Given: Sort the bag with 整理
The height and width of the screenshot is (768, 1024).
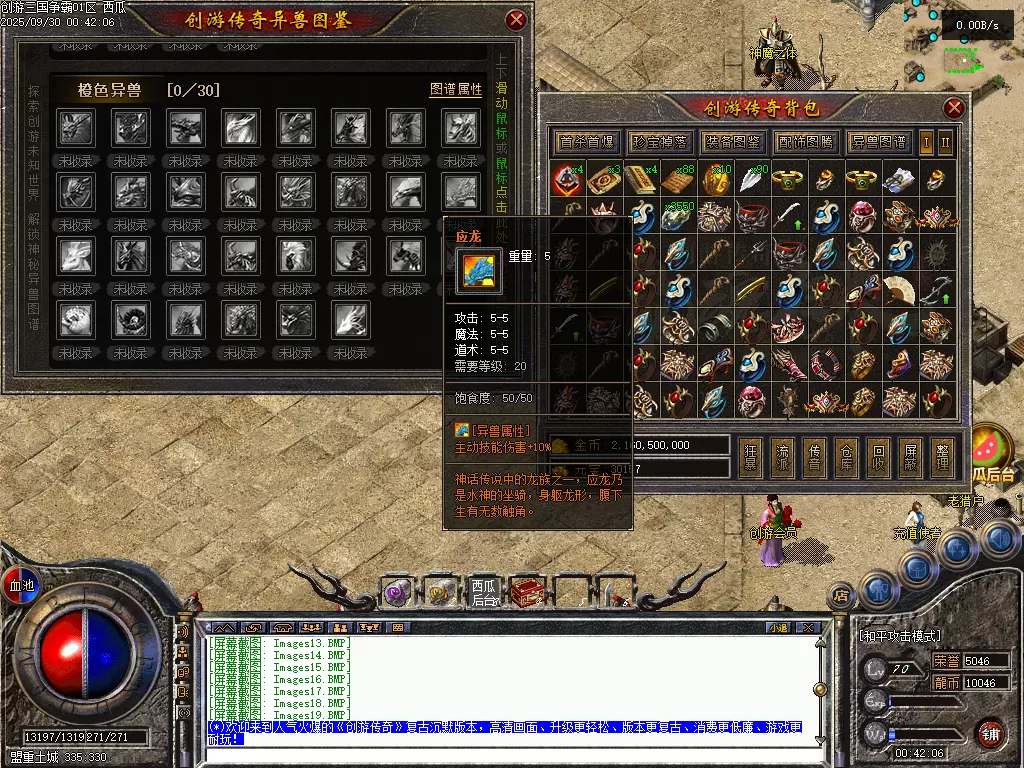Looking at the screenshot, I should pos(941,456).
